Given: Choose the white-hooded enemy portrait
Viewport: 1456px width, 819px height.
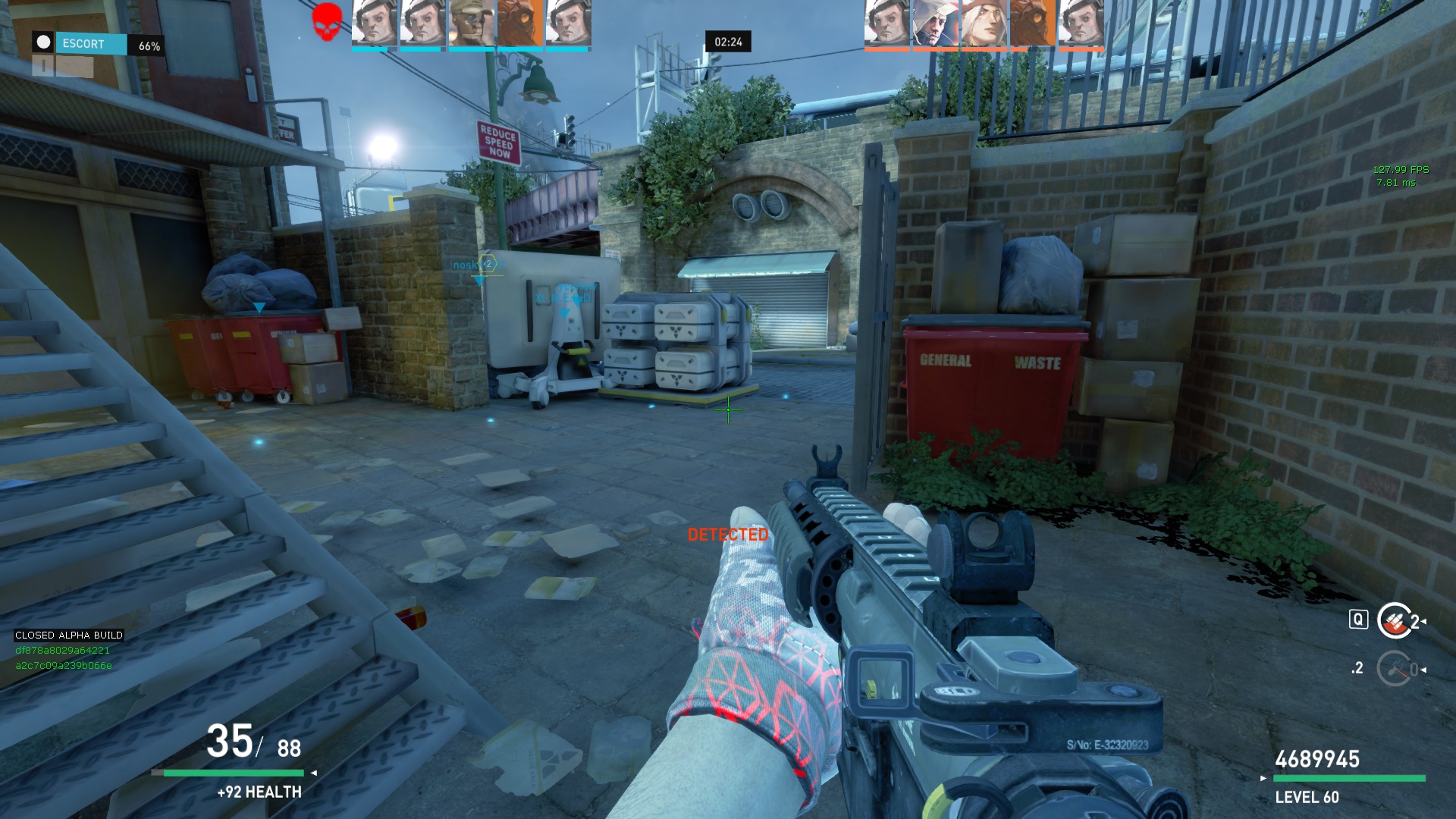Looking at the screenshot, I should [x=935, y=23].
